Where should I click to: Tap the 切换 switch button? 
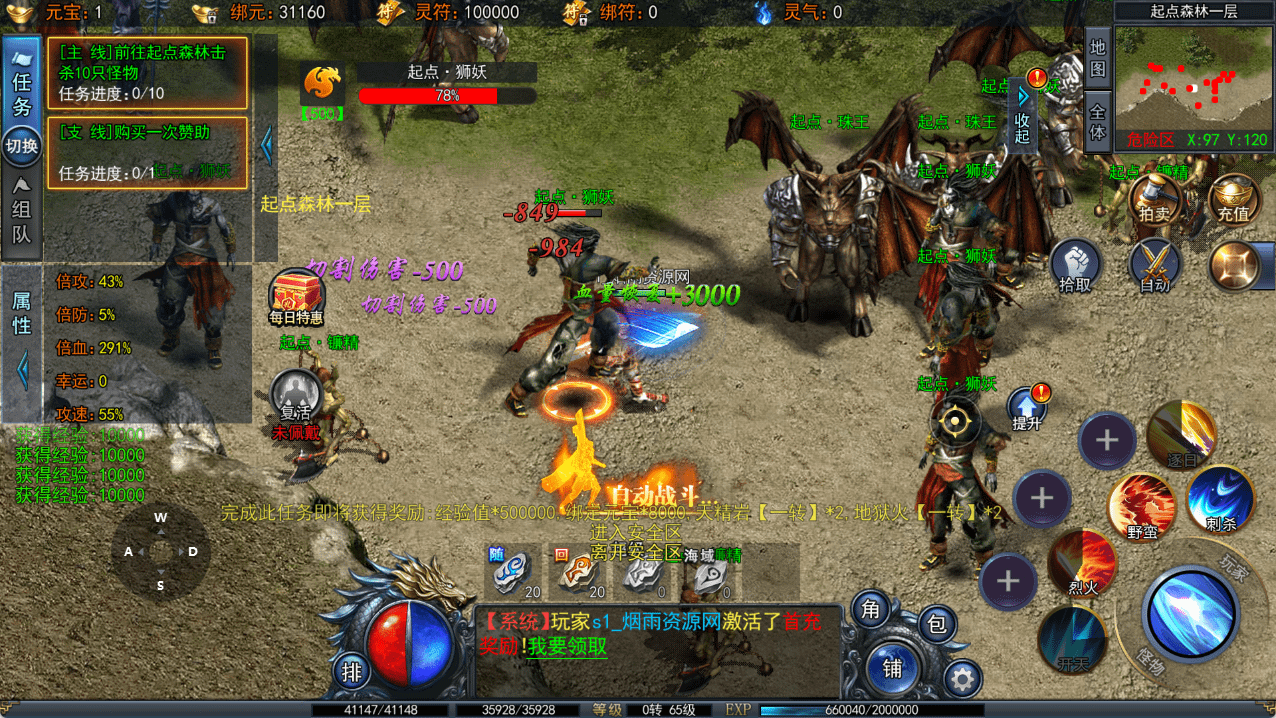(x=21, y=146)
